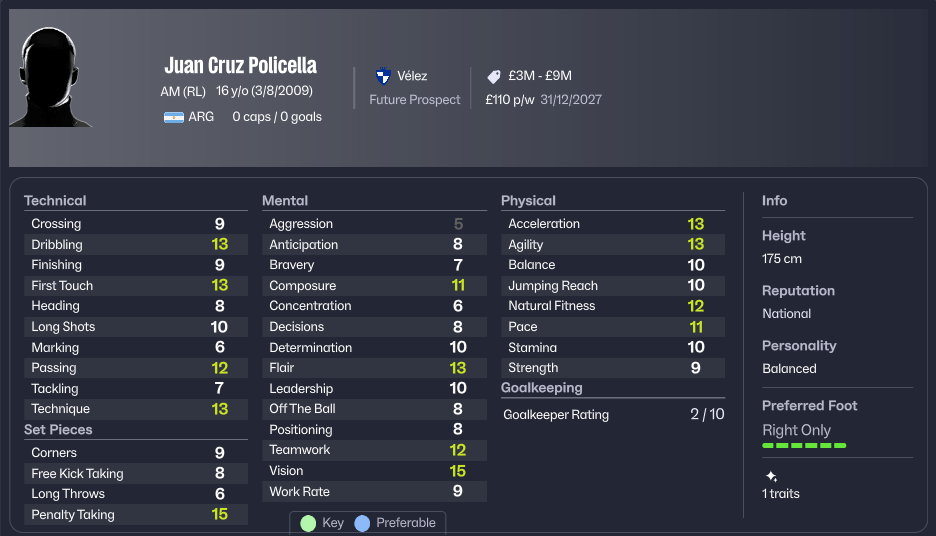
Task: Click the £3M - £9M transfer value
Action: (x=539, y=76)
